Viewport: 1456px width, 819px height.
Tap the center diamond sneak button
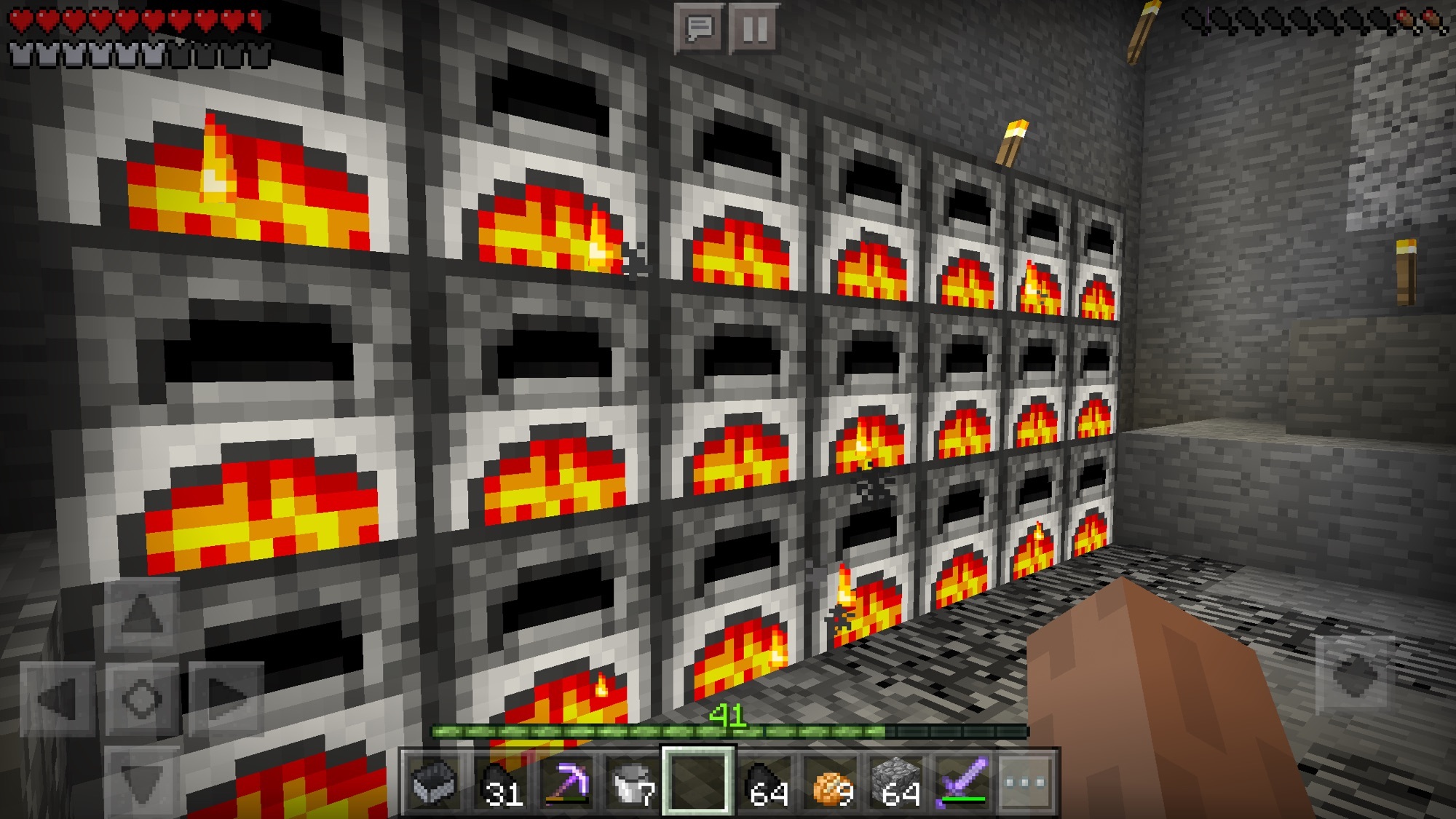click(142, 699)
